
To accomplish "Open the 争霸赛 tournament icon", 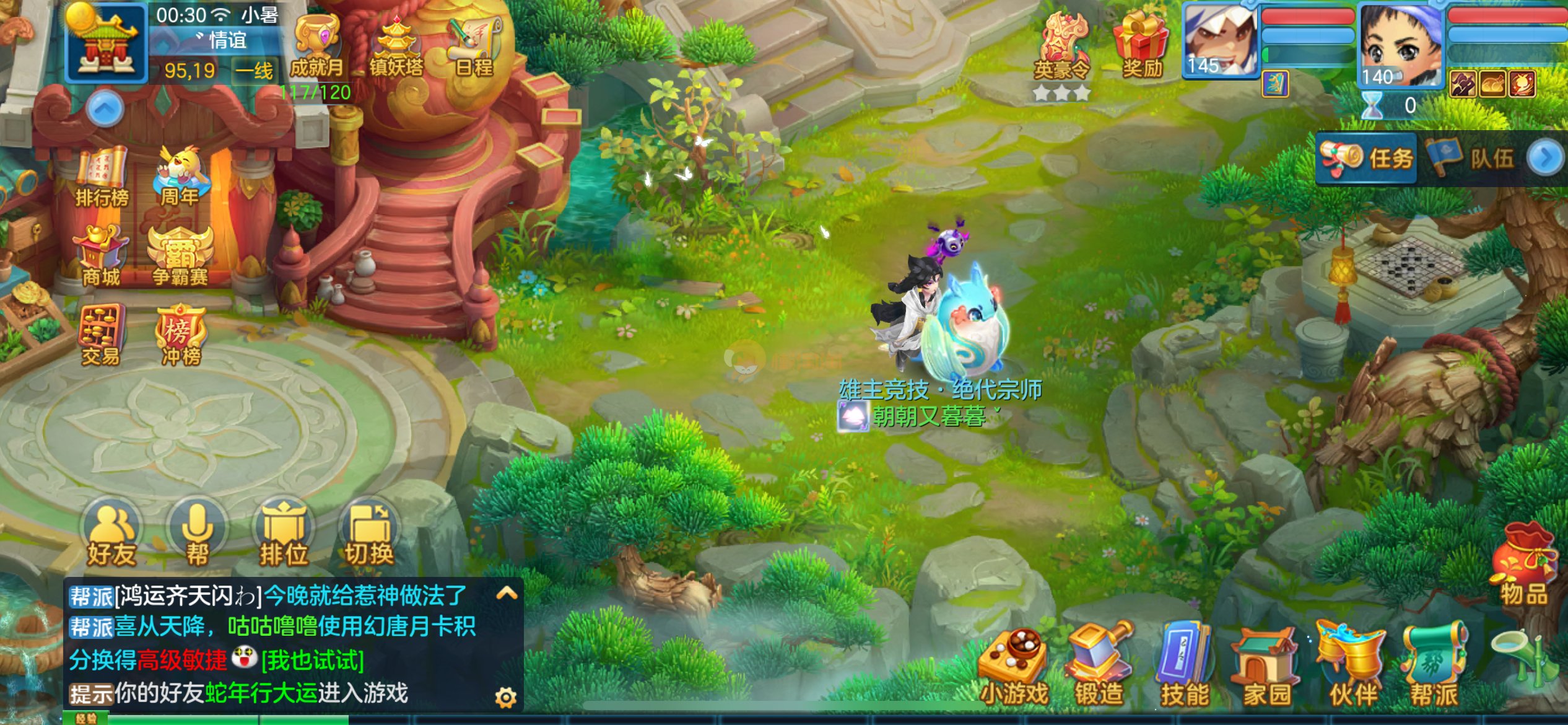I will coord(180,255).
